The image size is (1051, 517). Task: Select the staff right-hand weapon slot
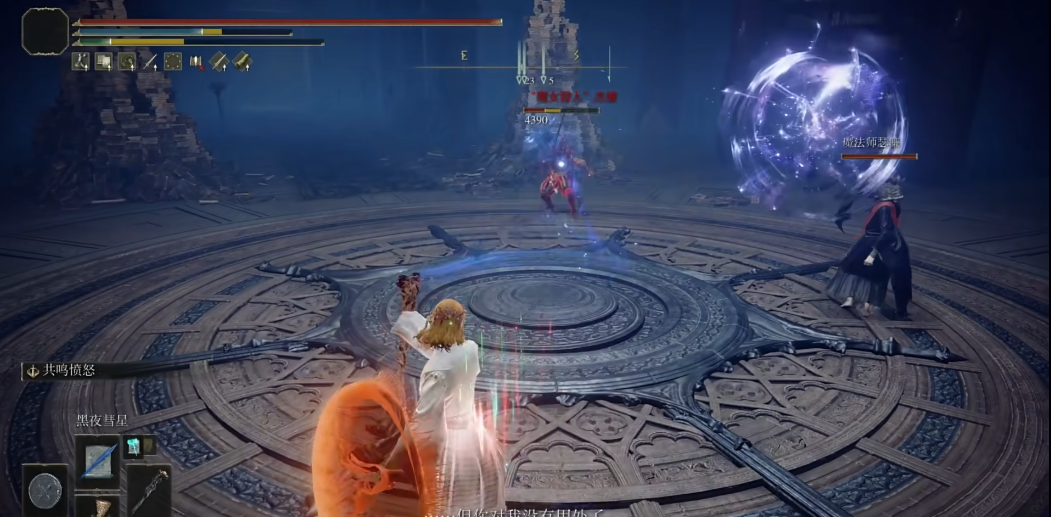[149, 489]
